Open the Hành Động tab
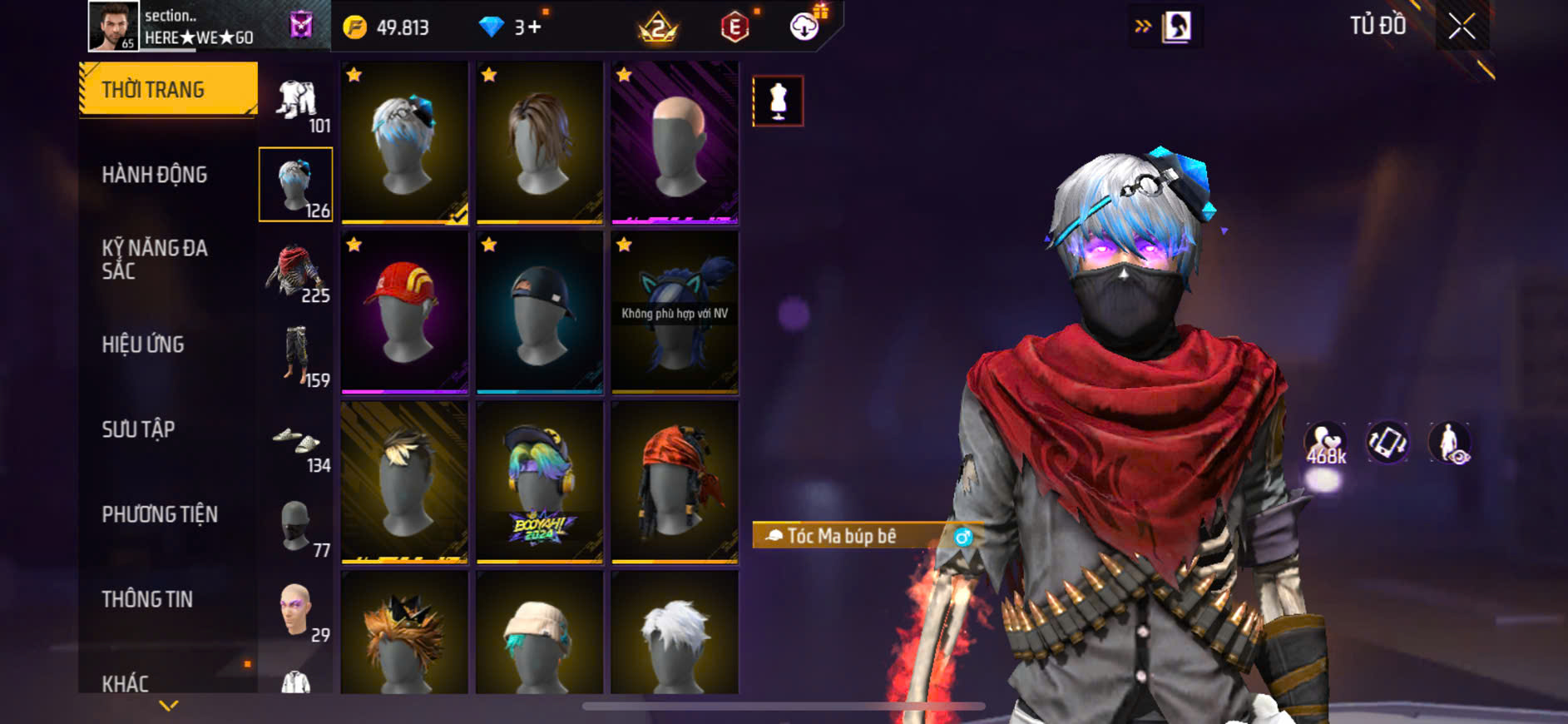Viewport: 1568px width, 724px height. point(155,175)
